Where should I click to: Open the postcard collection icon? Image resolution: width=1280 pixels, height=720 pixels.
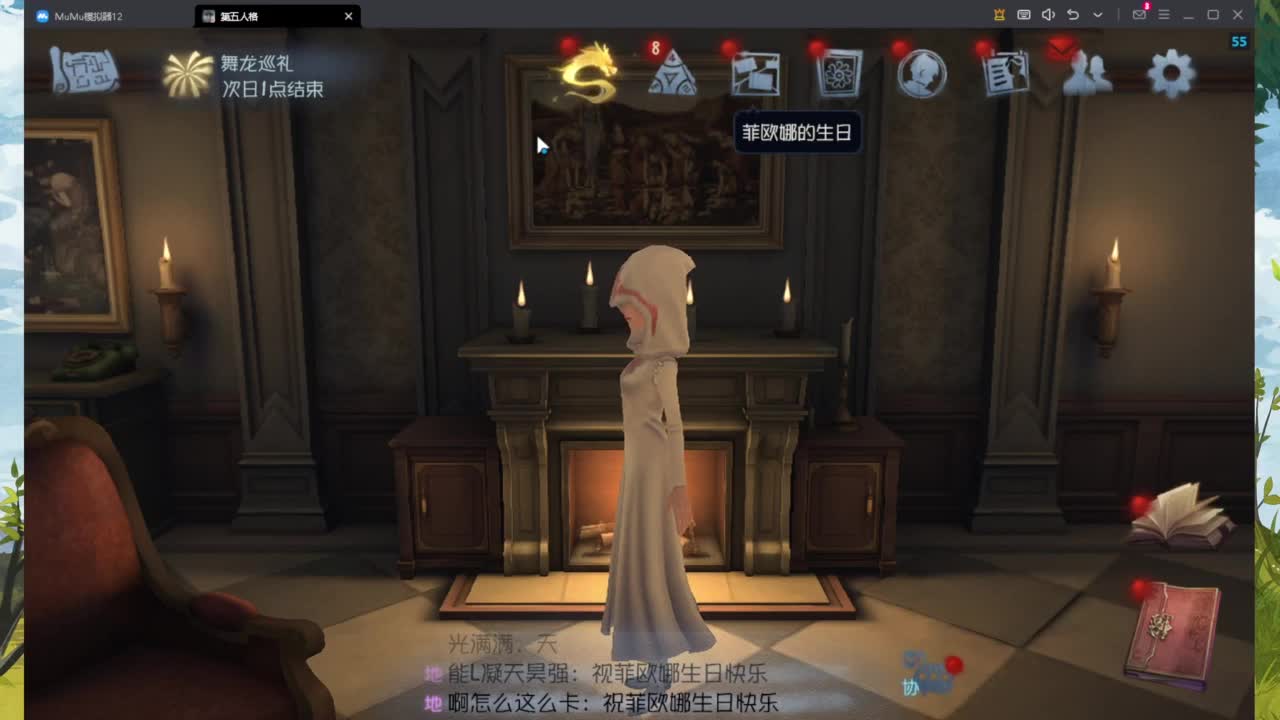(x=757, y=72)
